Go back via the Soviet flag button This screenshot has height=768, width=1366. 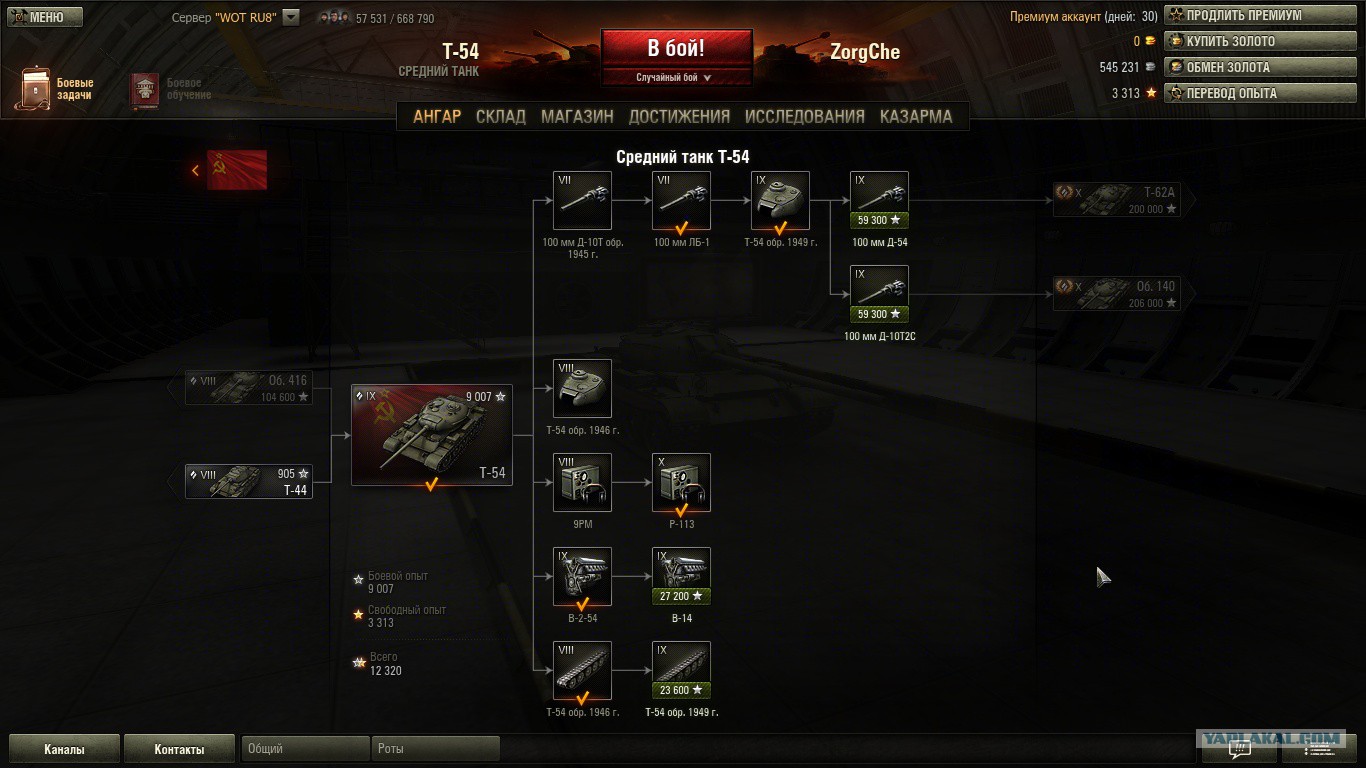click(230, 170)
